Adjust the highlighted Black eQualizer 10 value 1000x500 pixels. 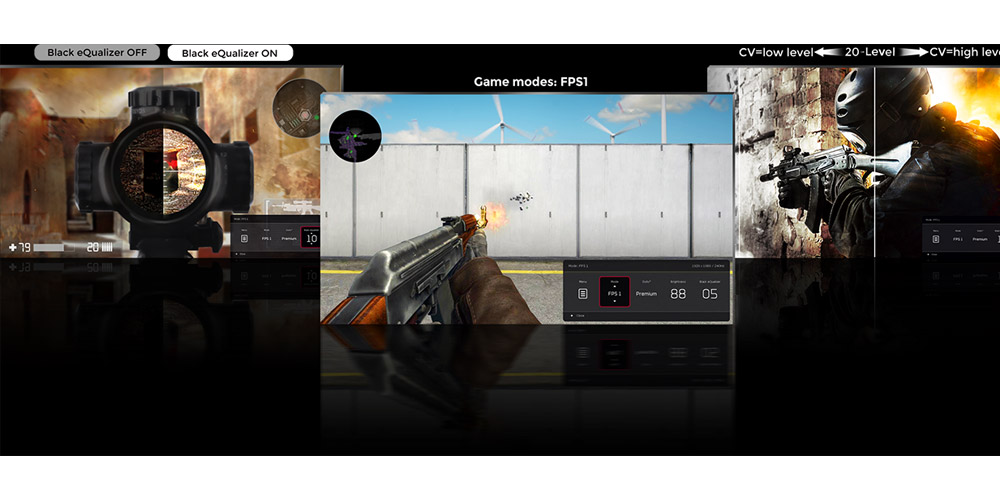(311, 239)
